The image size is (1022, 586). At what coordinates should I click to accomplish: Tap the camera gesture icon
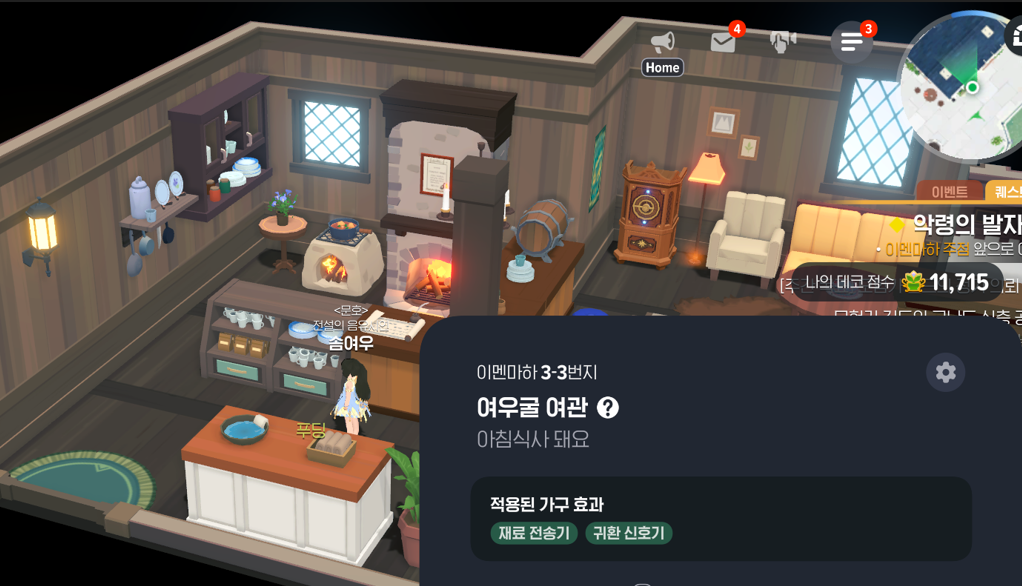tap(783, 41)
